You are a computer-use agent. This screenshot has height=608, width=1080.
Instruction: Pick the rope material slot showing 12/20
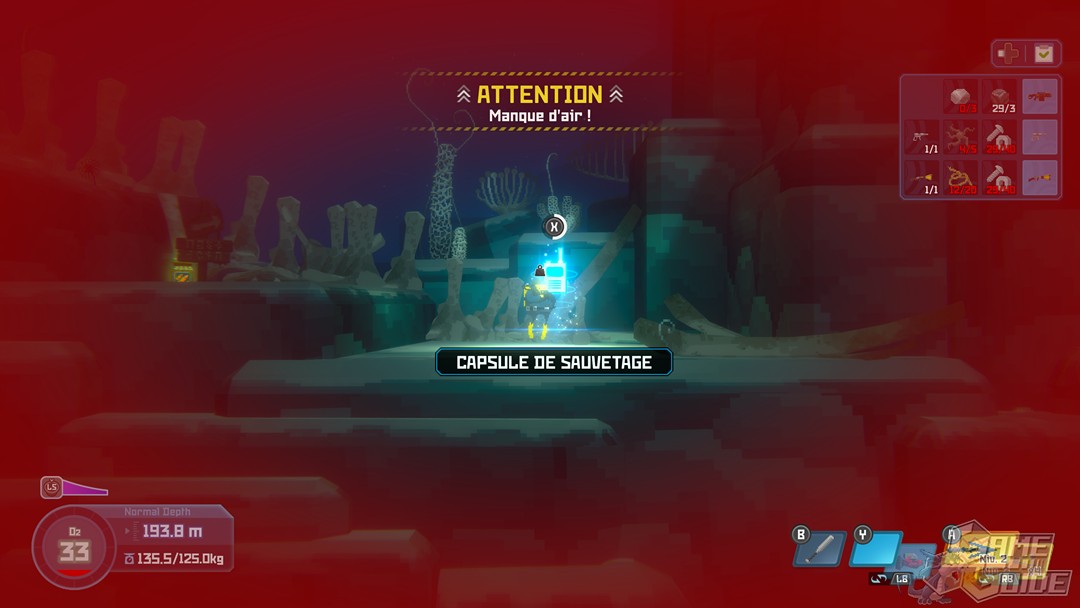(x=962, y=178)
